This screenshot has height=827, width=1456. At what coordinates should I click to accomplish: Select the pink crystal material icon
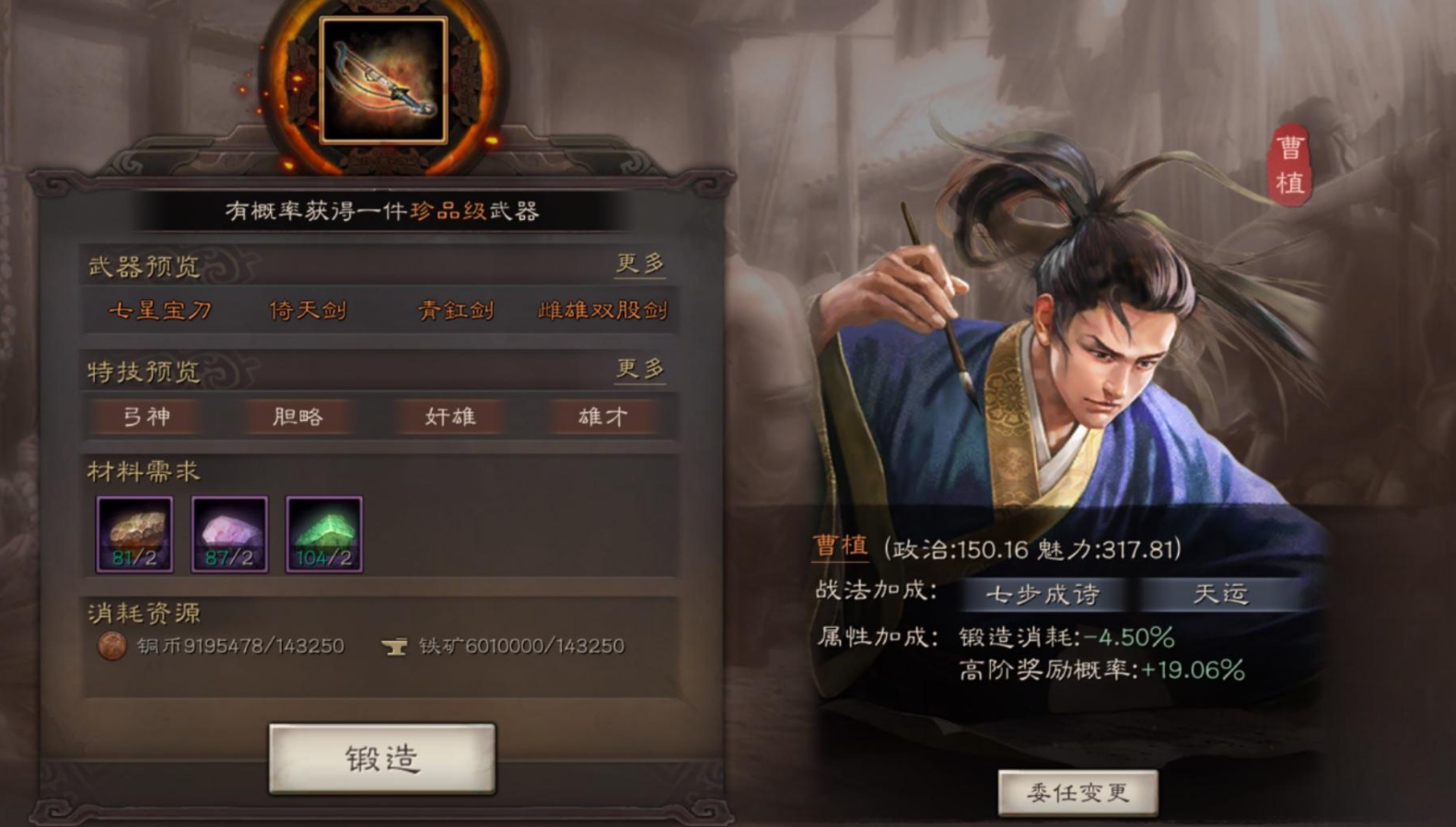click(229, 534)
